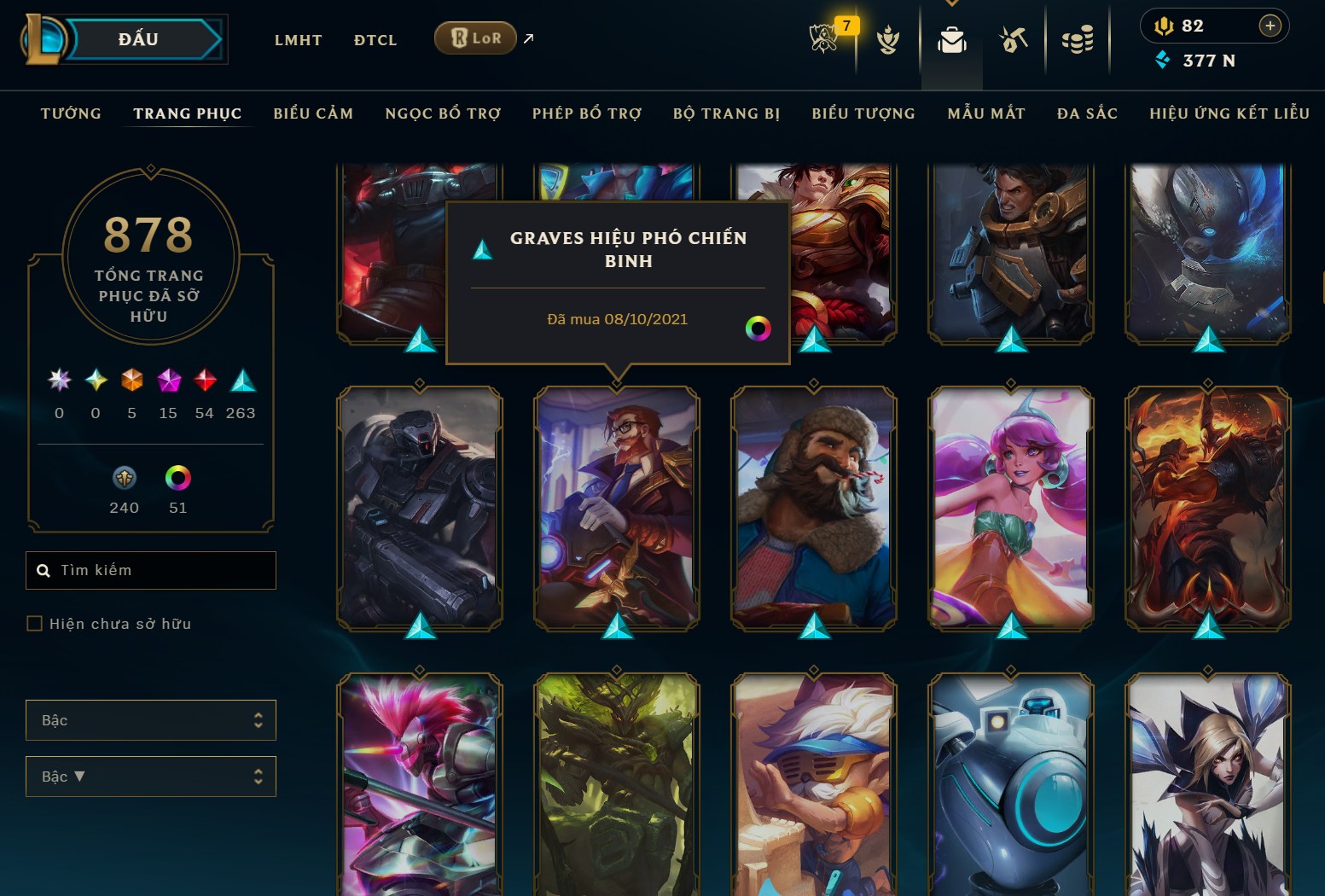
Task: Enable the 'Hiện chưa sở hữu' checkbox
Action: pyautogui.click(x=35, y=623)
